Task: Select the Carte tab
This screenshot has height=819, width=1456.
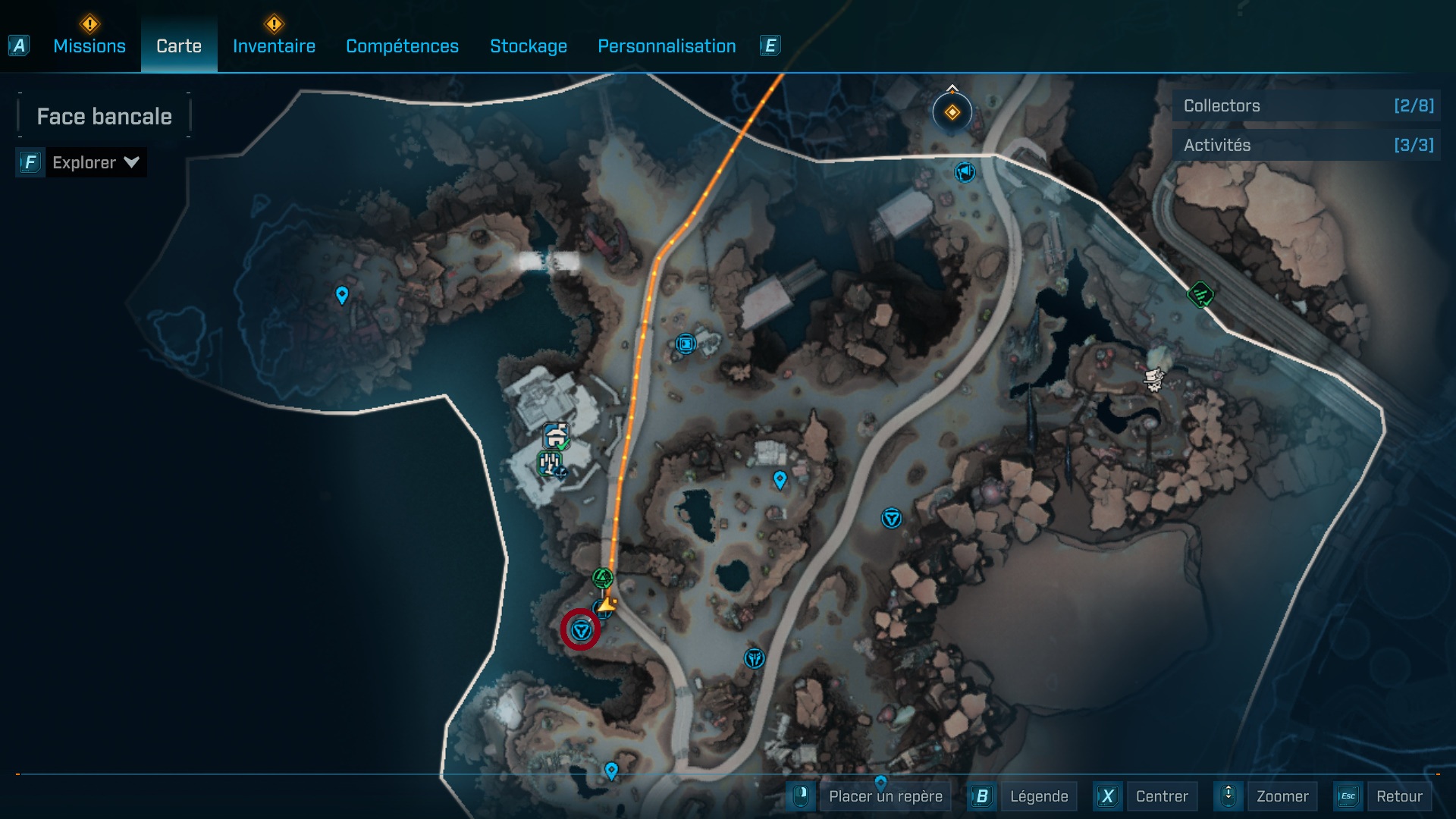Action: 179,46
